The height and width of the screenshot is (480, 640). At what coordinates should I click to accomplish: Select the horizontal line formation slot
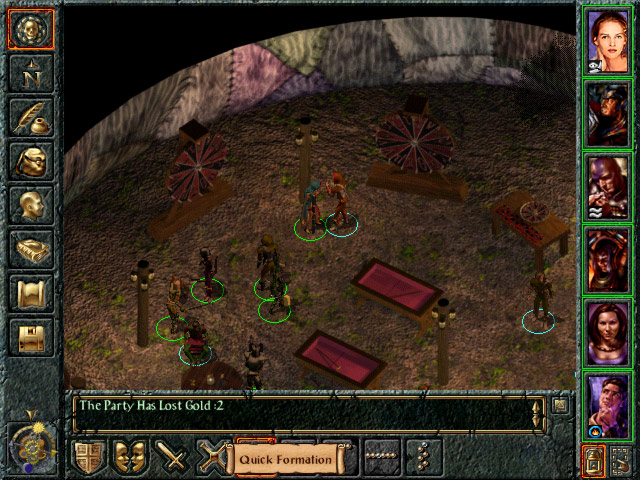click(x=382, y=458)
